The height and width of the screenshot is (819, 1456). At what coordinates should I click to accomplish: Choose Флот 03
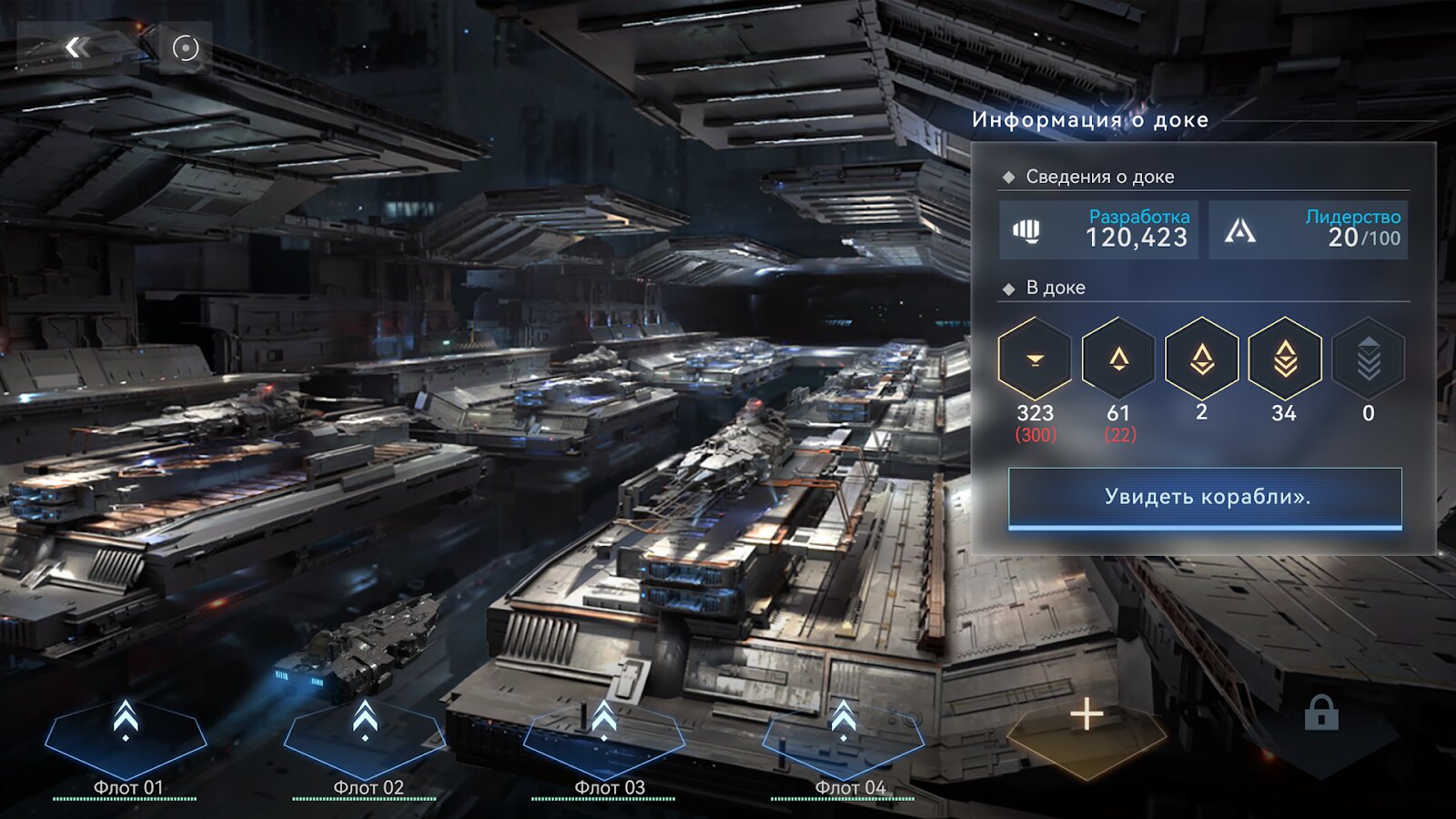605,739
